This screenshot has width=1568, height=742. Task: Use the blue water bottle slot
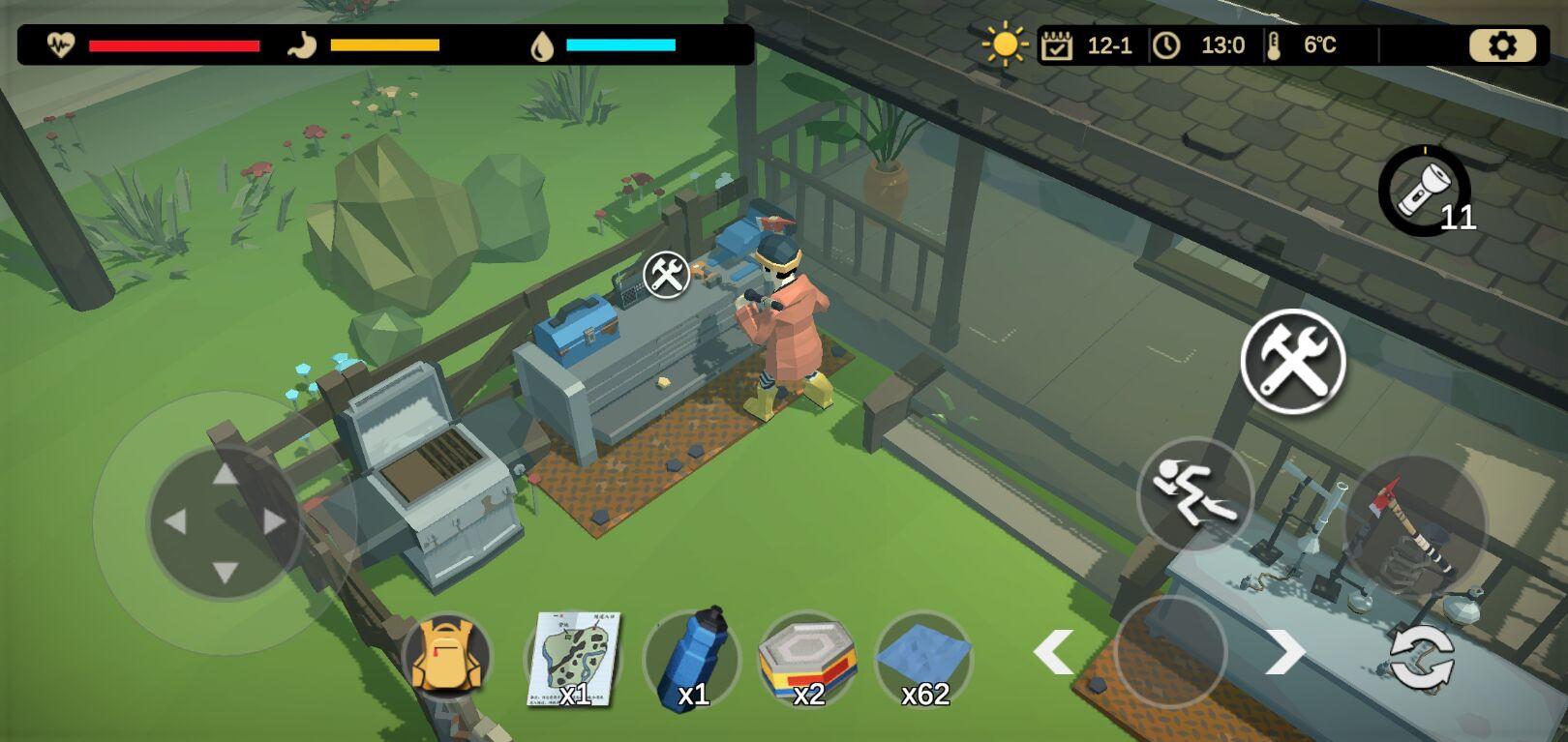pyautogui.click(x=691, y=659)
